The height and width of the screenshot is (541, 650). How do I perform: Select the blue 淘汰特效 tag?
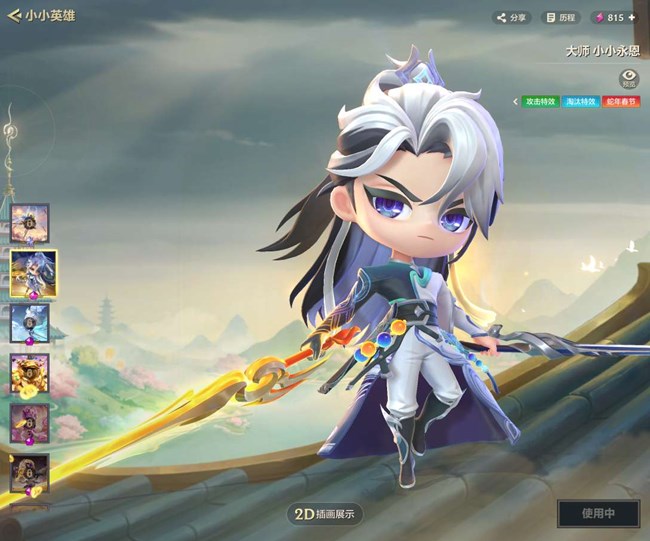(x=584, y=101)
